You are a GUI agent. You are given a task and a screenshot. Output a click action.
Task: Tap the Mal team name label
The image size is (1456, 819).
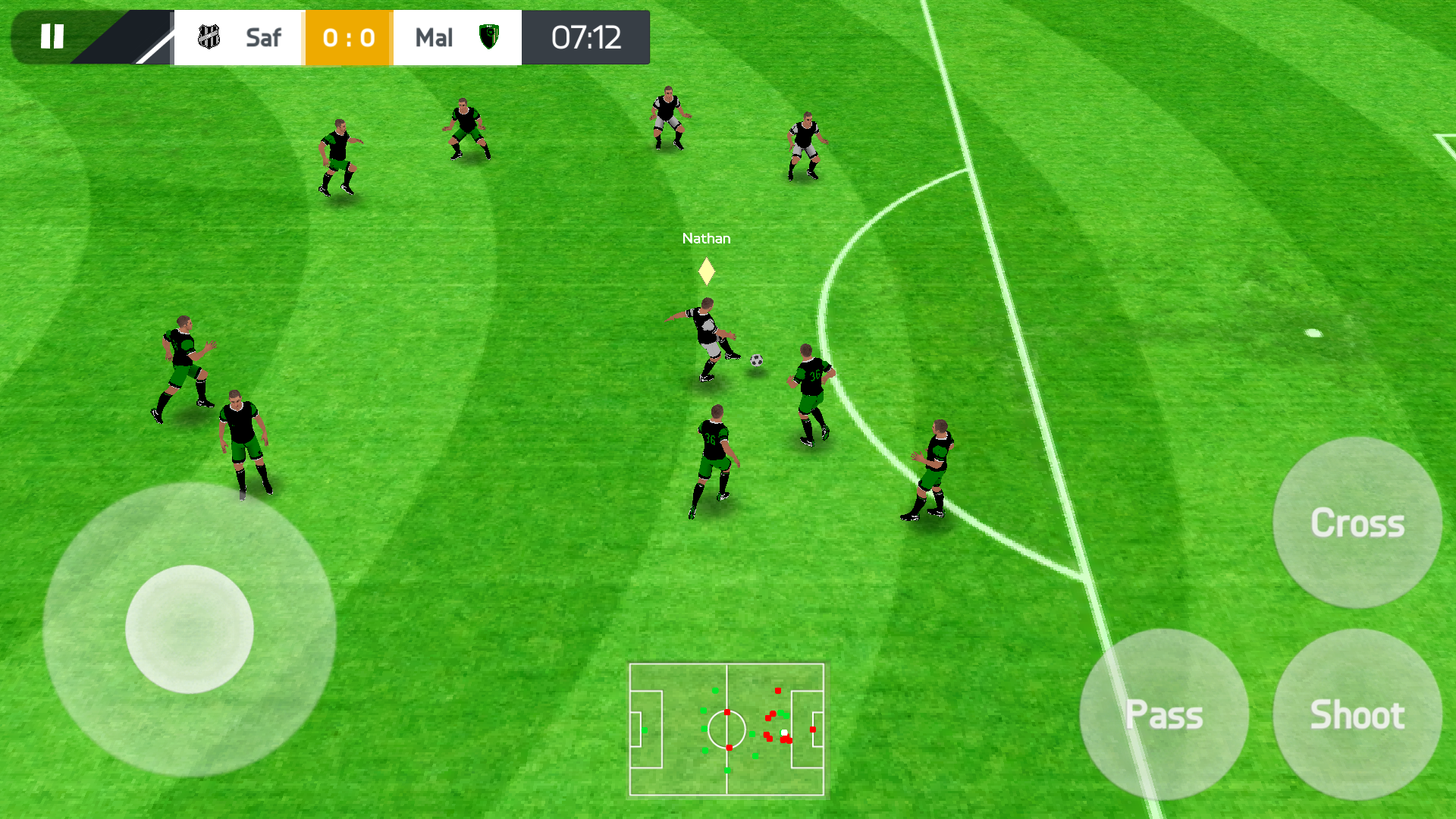coord(434,36)
